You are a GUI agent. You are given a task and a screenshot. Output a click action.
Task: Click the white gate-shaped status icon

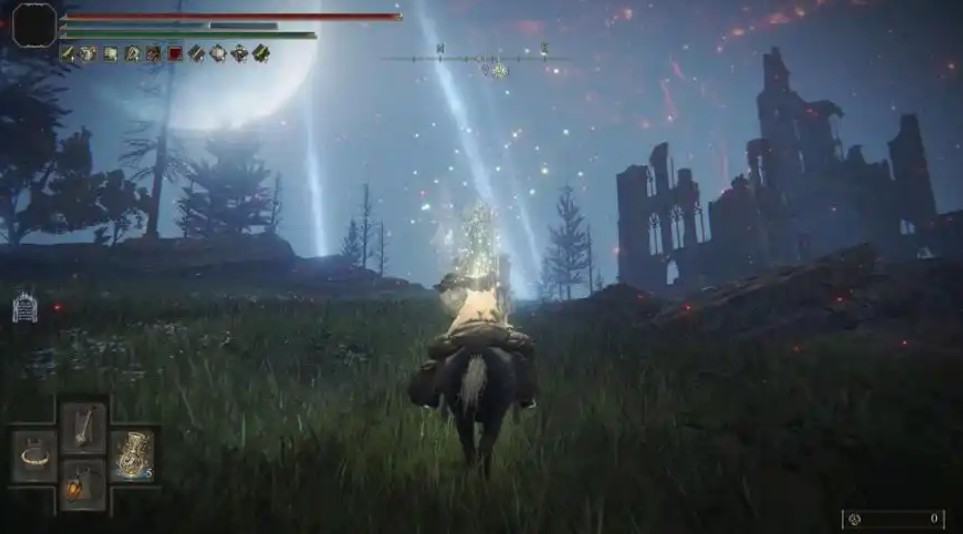(x=24, y=307)
